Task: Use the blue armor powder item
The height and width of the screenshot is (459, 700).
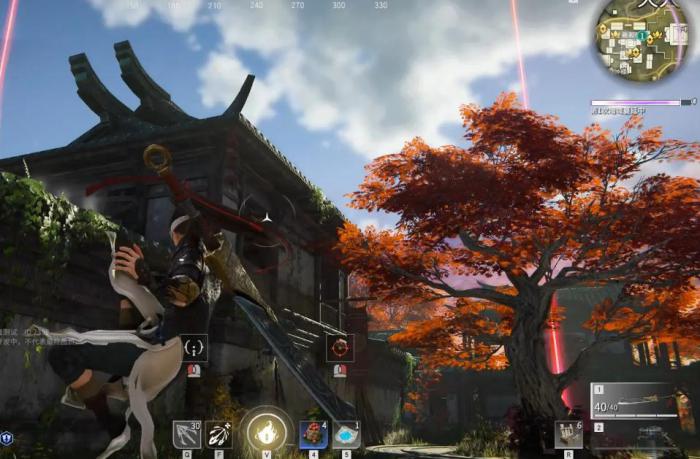Action: (x=347, y=434)
